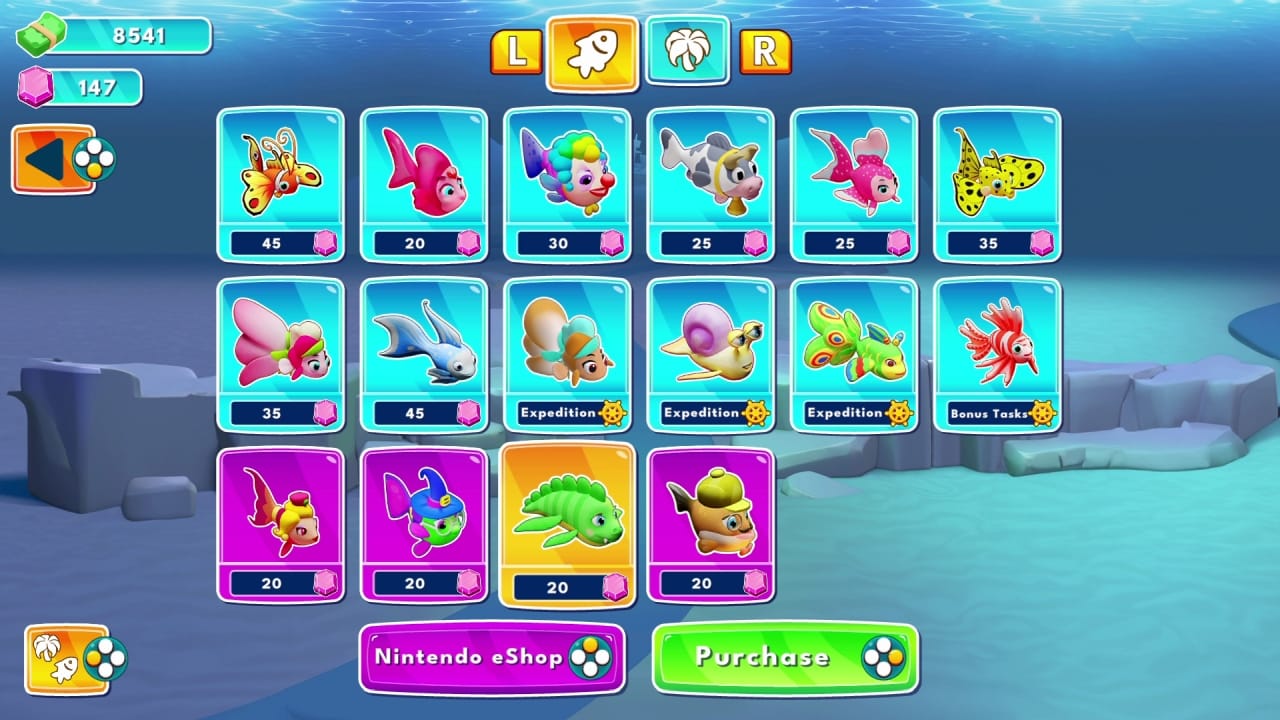Choose the rainbow clownfish card
The height and width of the screenshot is (720, 1280).
coord(567,178)
